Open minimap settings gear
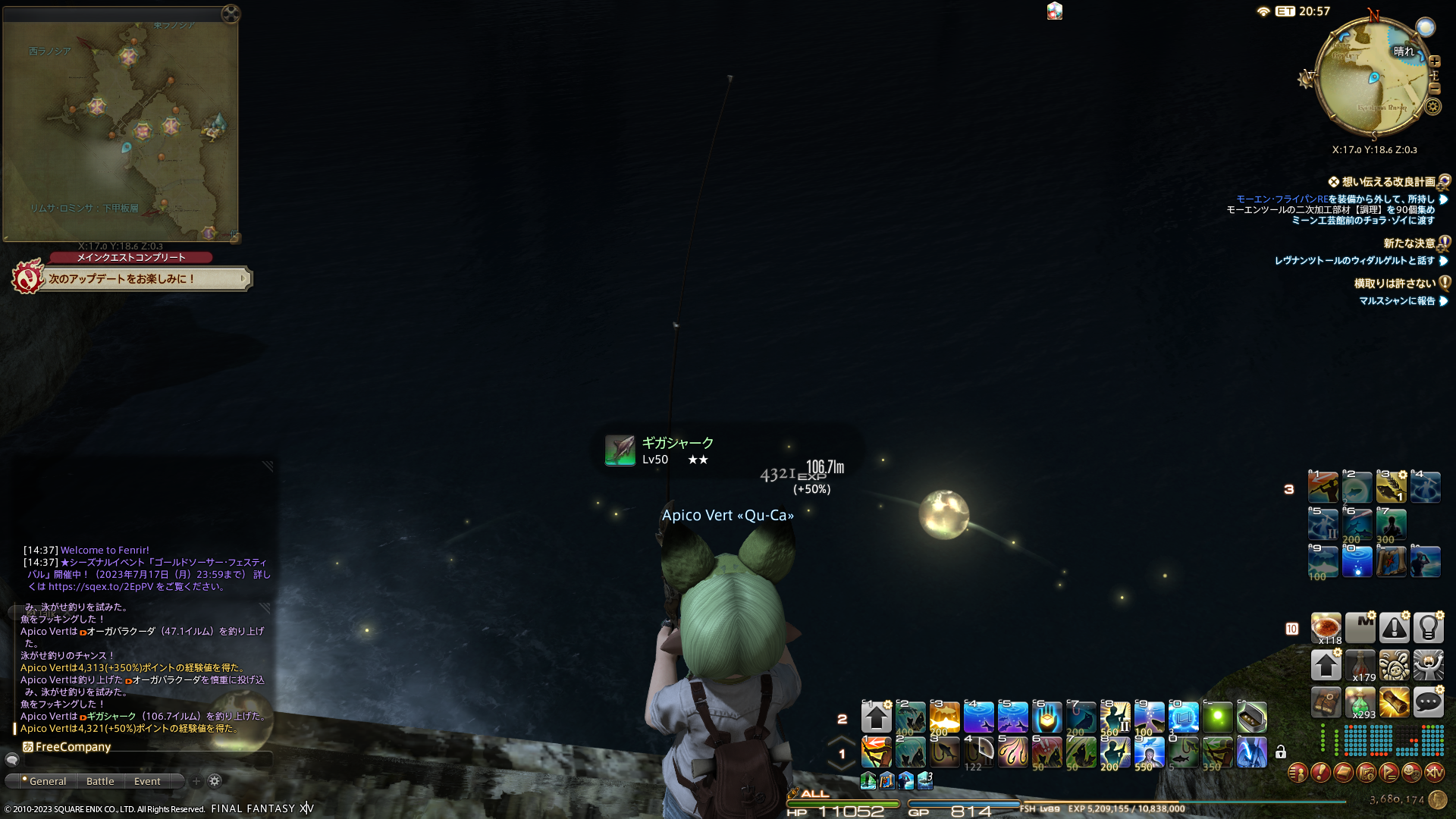Viewport: 1456px width, 819px height. tap(1432, 107)
